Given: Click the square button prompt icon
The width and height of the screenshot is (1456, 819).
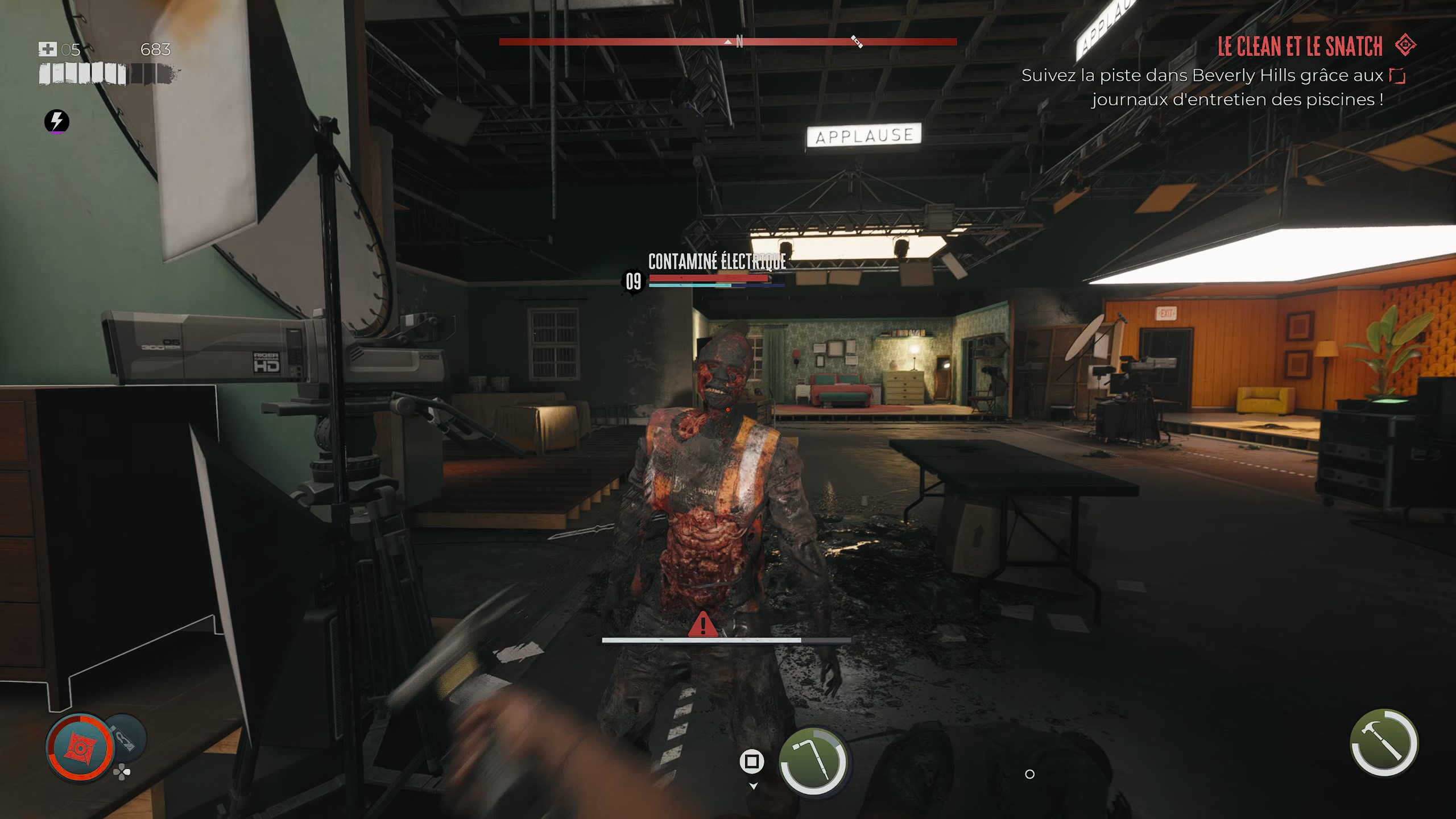Looking at the screenshot, I should coord(751,760).
